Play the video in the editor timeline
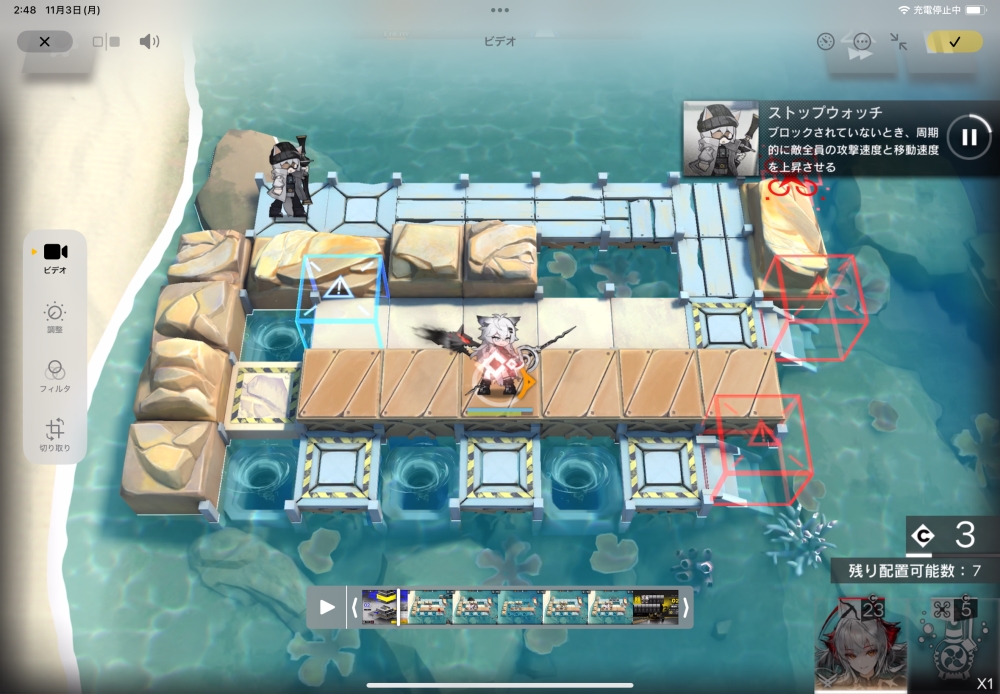 click(327, 607)
